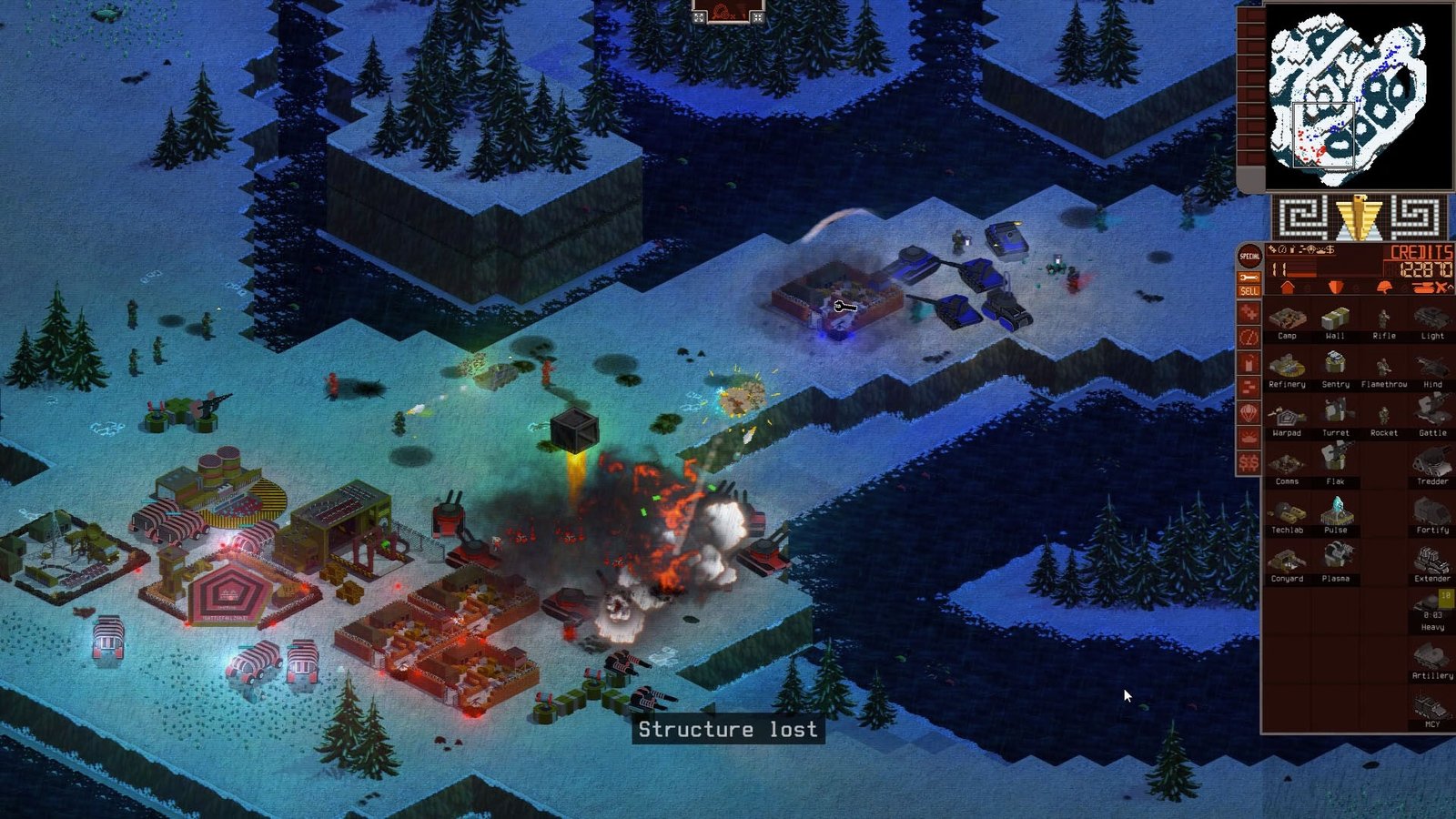Click the radar minimap
Viewport: 1456px width, 819px height.
[1358, 96]
